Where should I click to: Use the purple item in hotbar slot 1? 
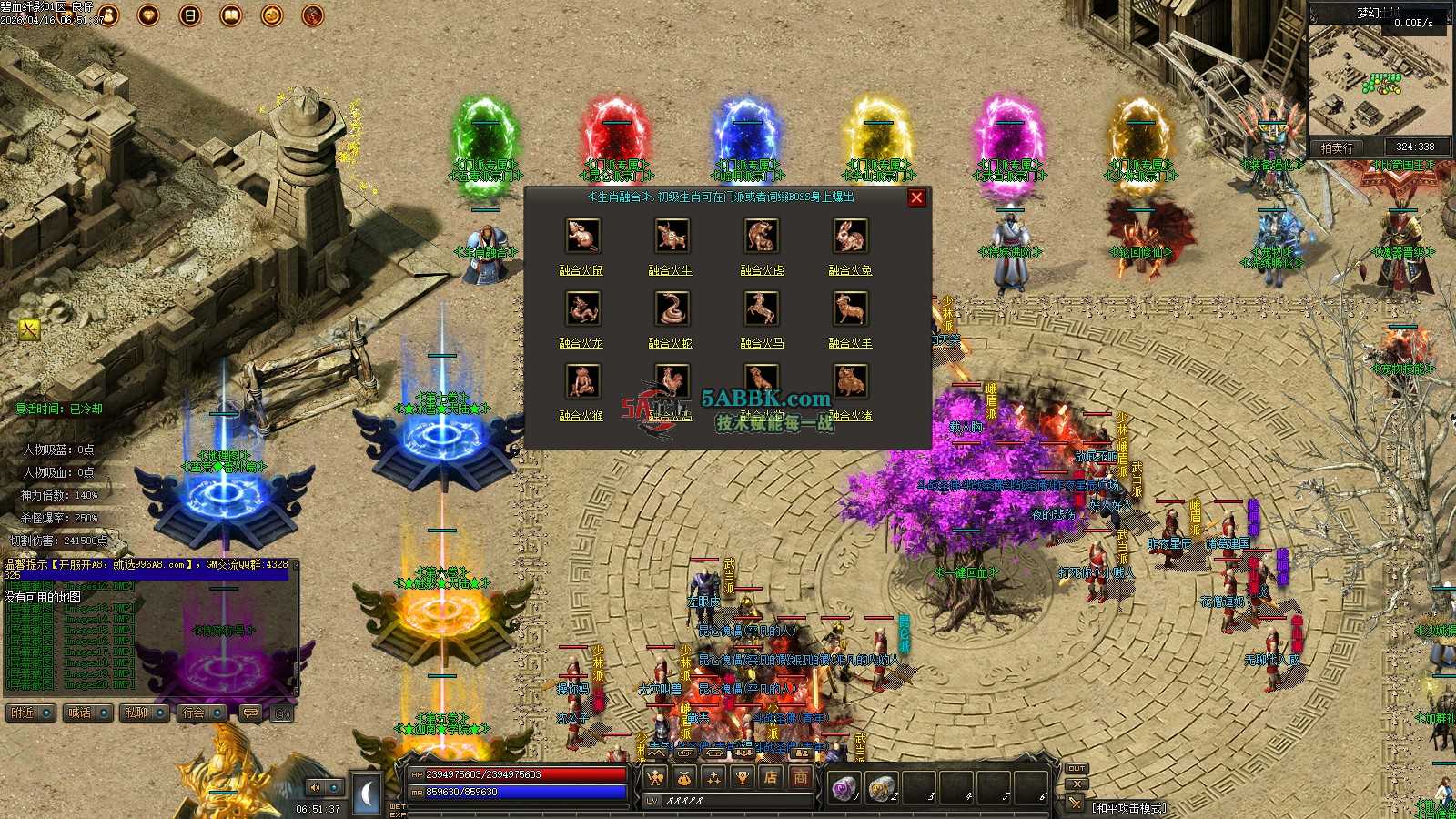[844, 788]
